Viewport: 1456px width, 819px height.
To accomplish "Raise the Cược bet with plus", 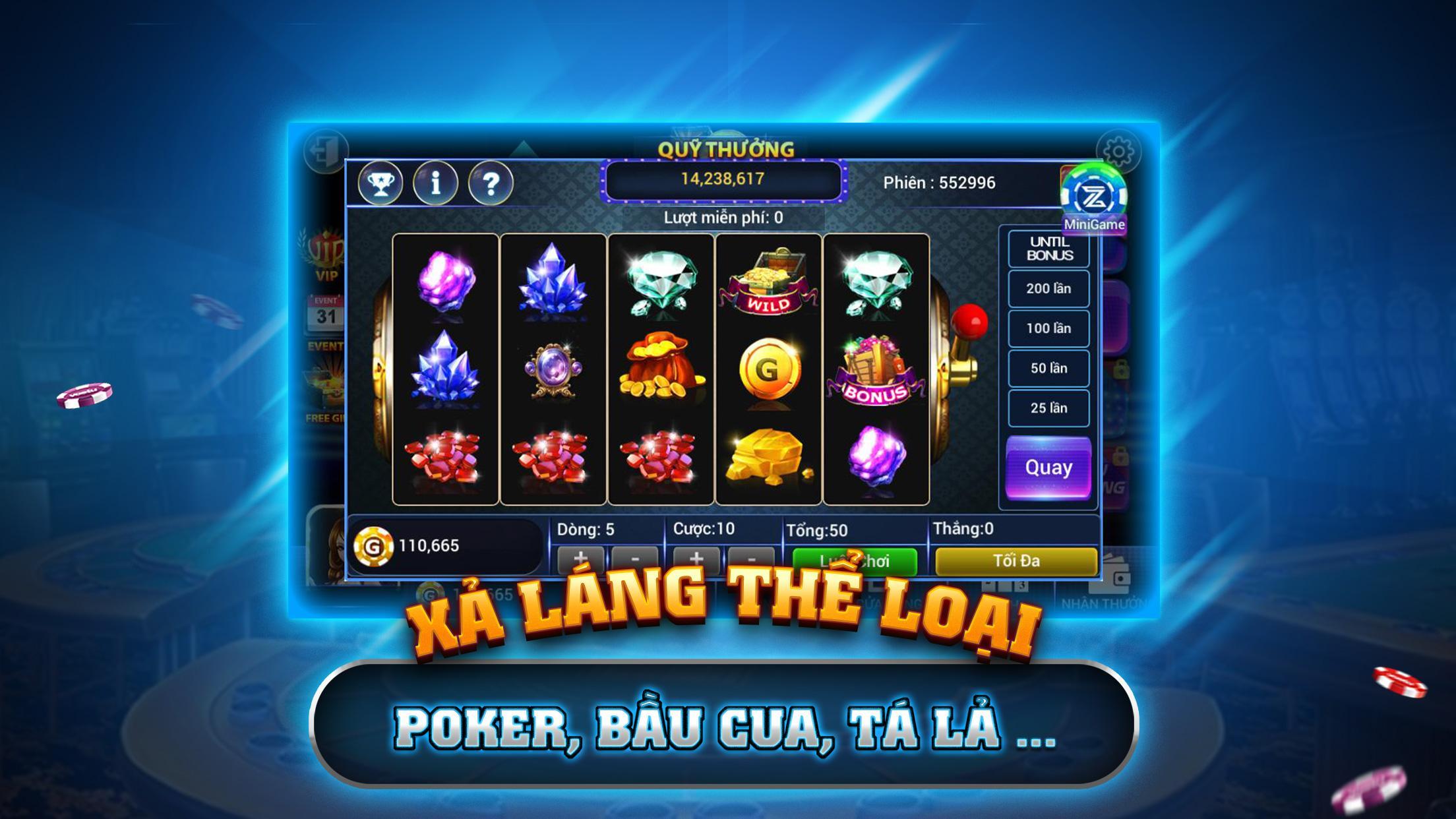I will 696,559.
